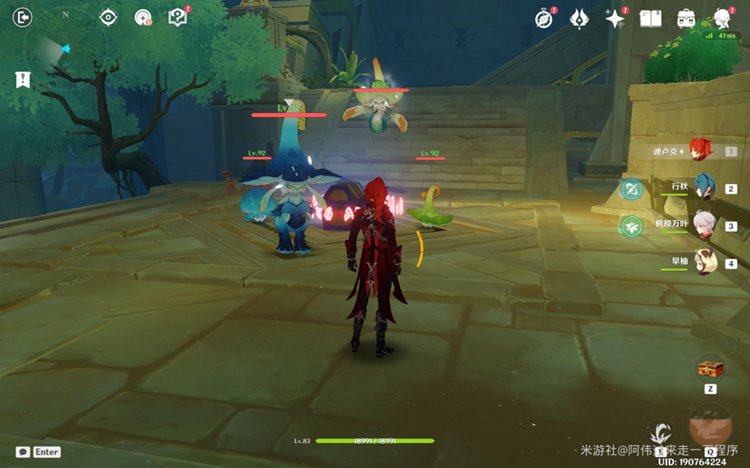Screen dimensions: 750x468
Task: Toggle the eye-shaped view icon
Action: pos(109,17)
